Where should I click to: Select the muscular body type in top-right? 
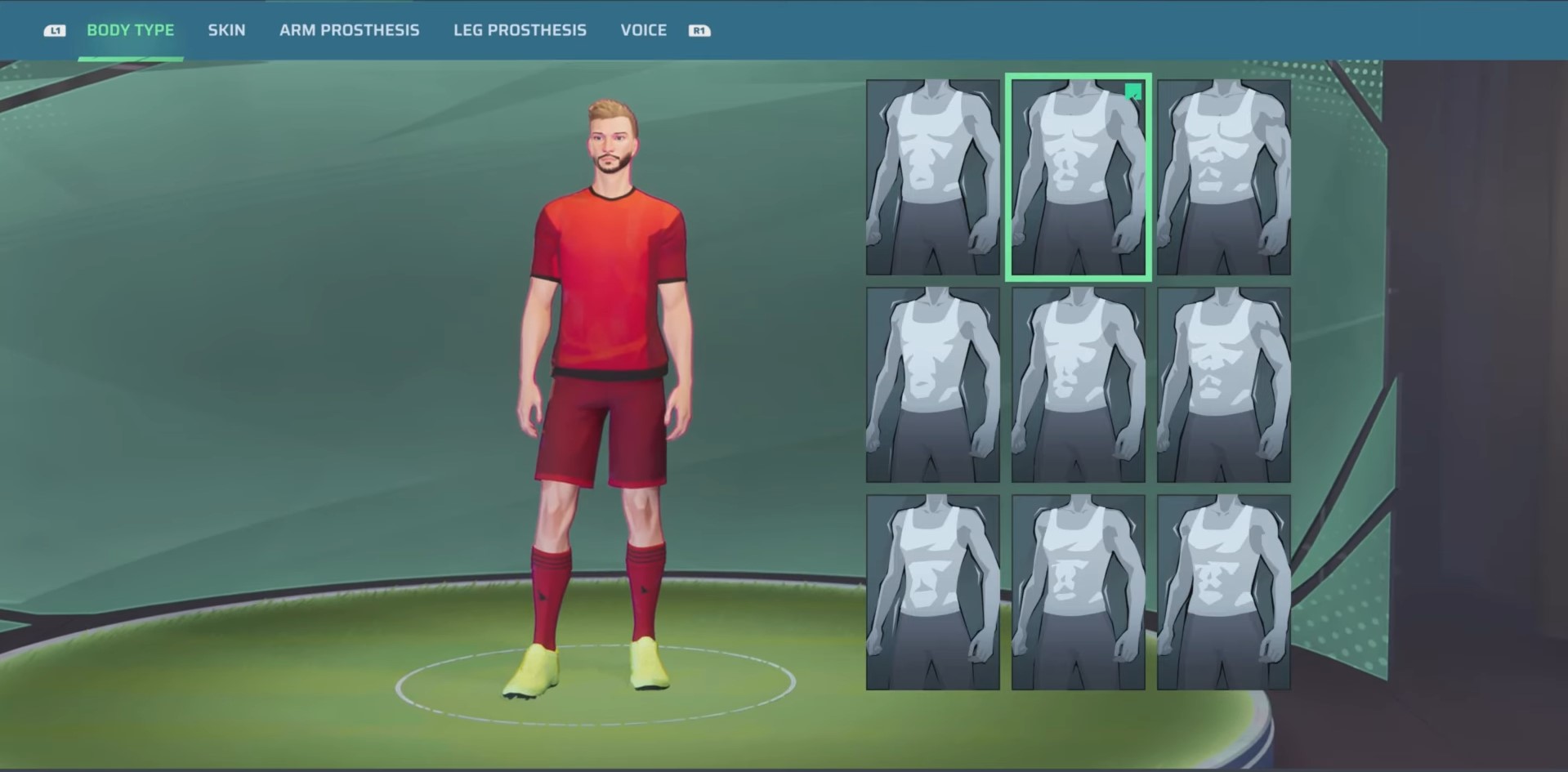pyautogui.click(x=1223, y=176)
